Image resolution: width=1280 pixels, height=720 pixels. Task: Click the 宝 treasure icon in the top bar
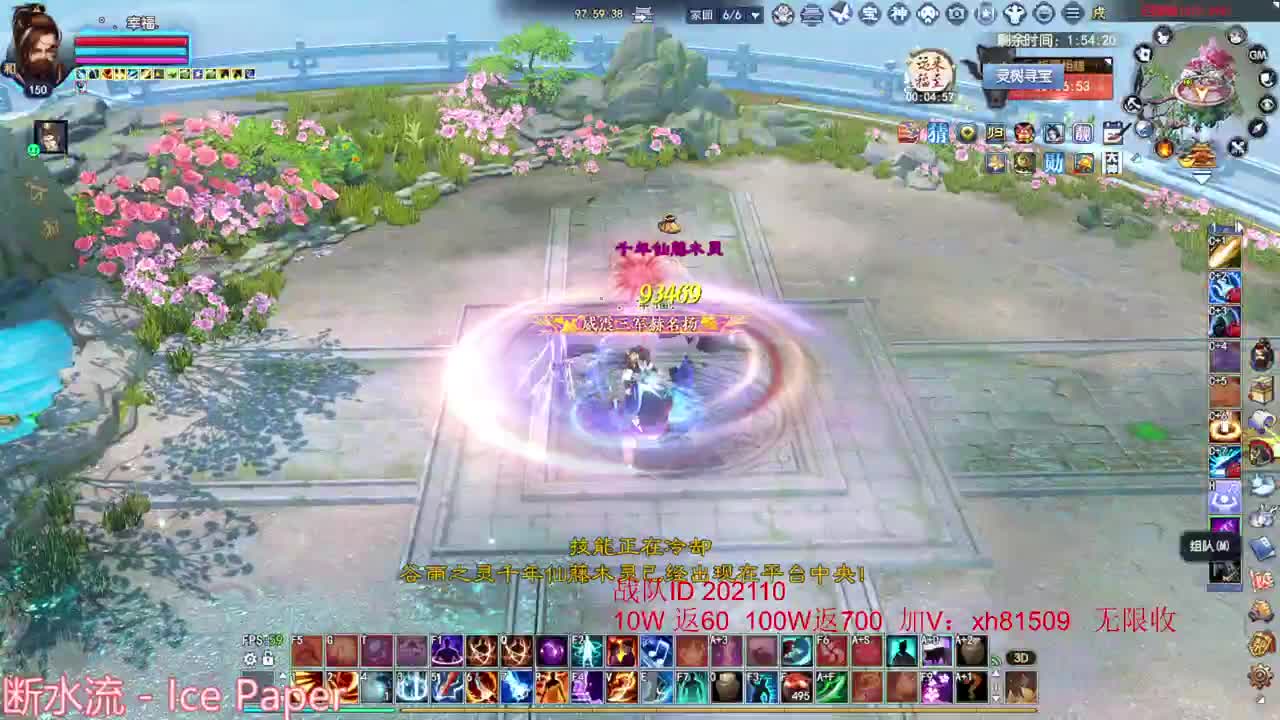tap(871, 13)
